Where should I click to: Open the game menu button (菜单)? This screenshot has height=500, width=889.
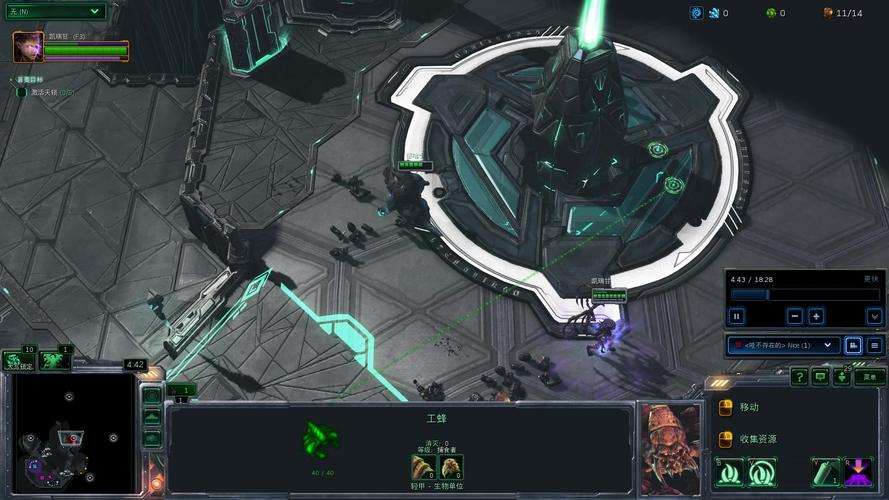click(x=870, y=377)
